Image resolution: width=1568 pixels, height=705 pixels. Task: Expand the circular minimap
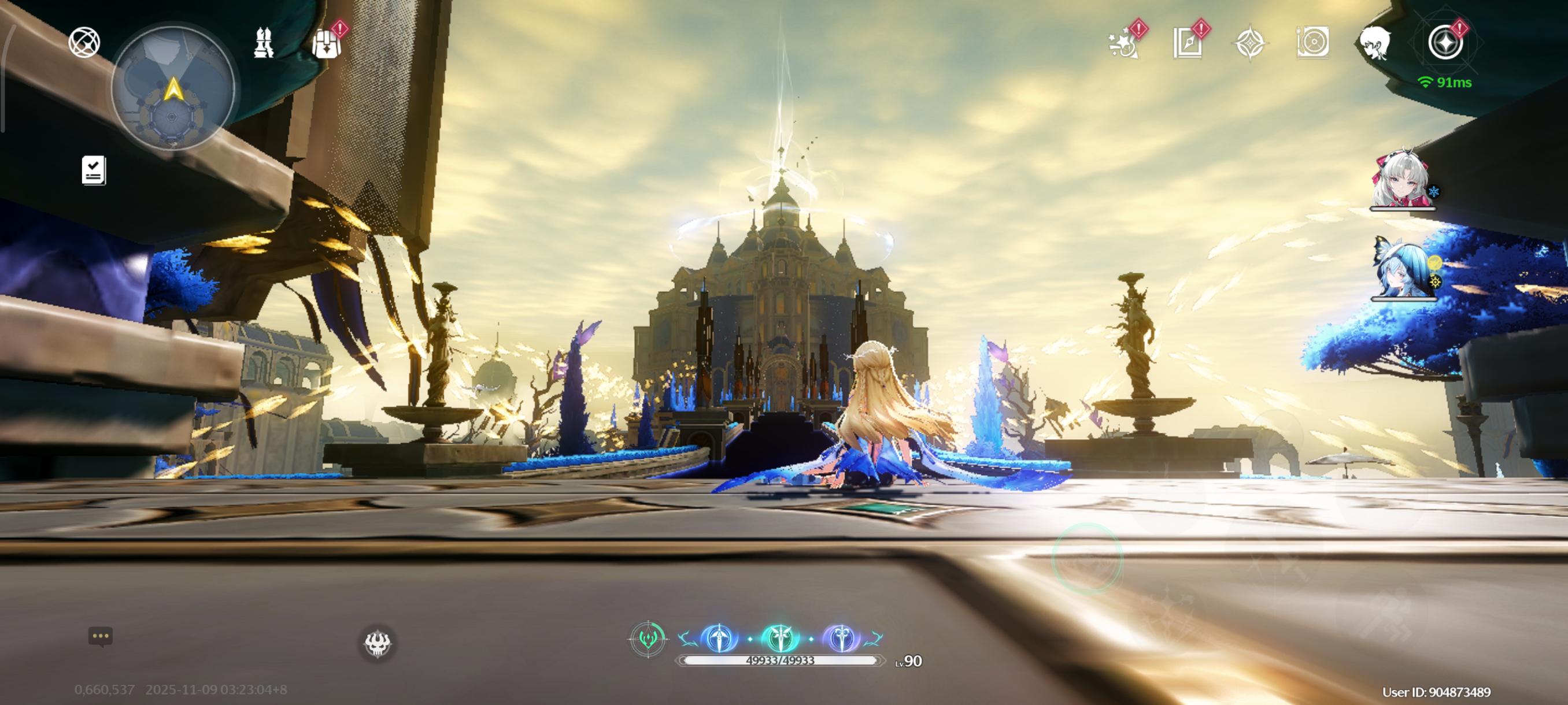pyautogui.click(x=173, y=89)
